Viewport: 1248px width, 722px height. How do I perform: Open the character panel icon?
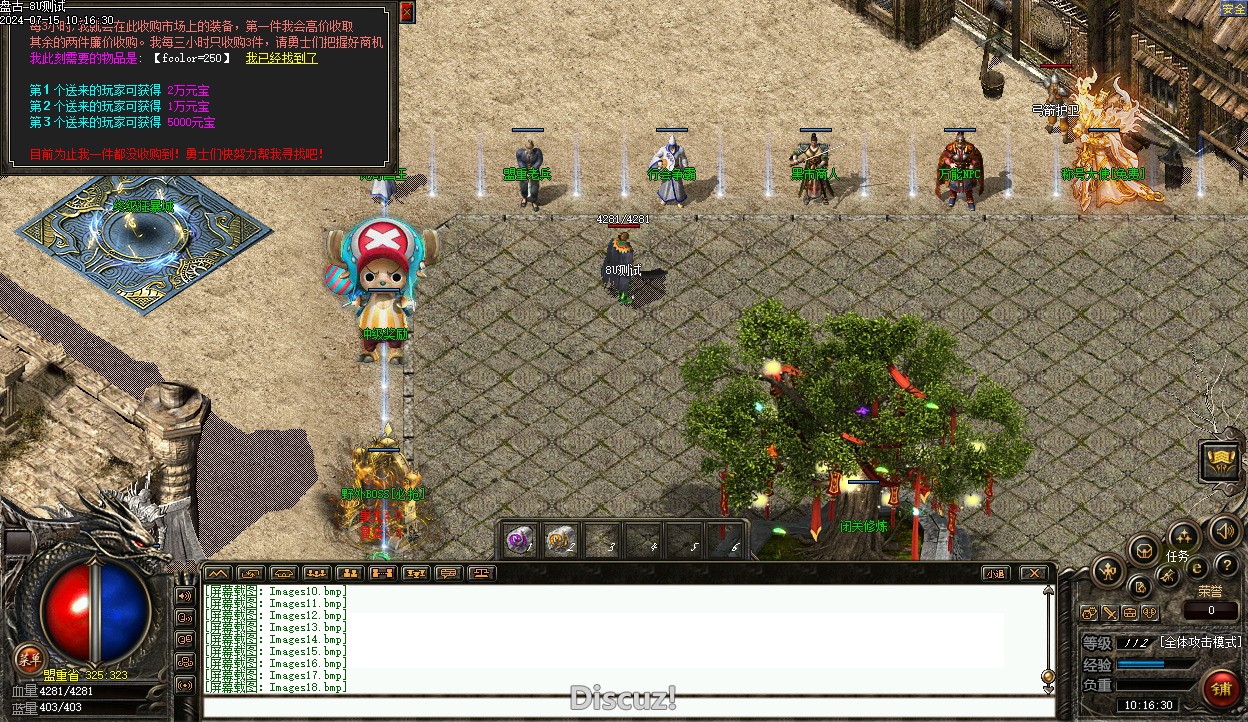click(1108, 572)
